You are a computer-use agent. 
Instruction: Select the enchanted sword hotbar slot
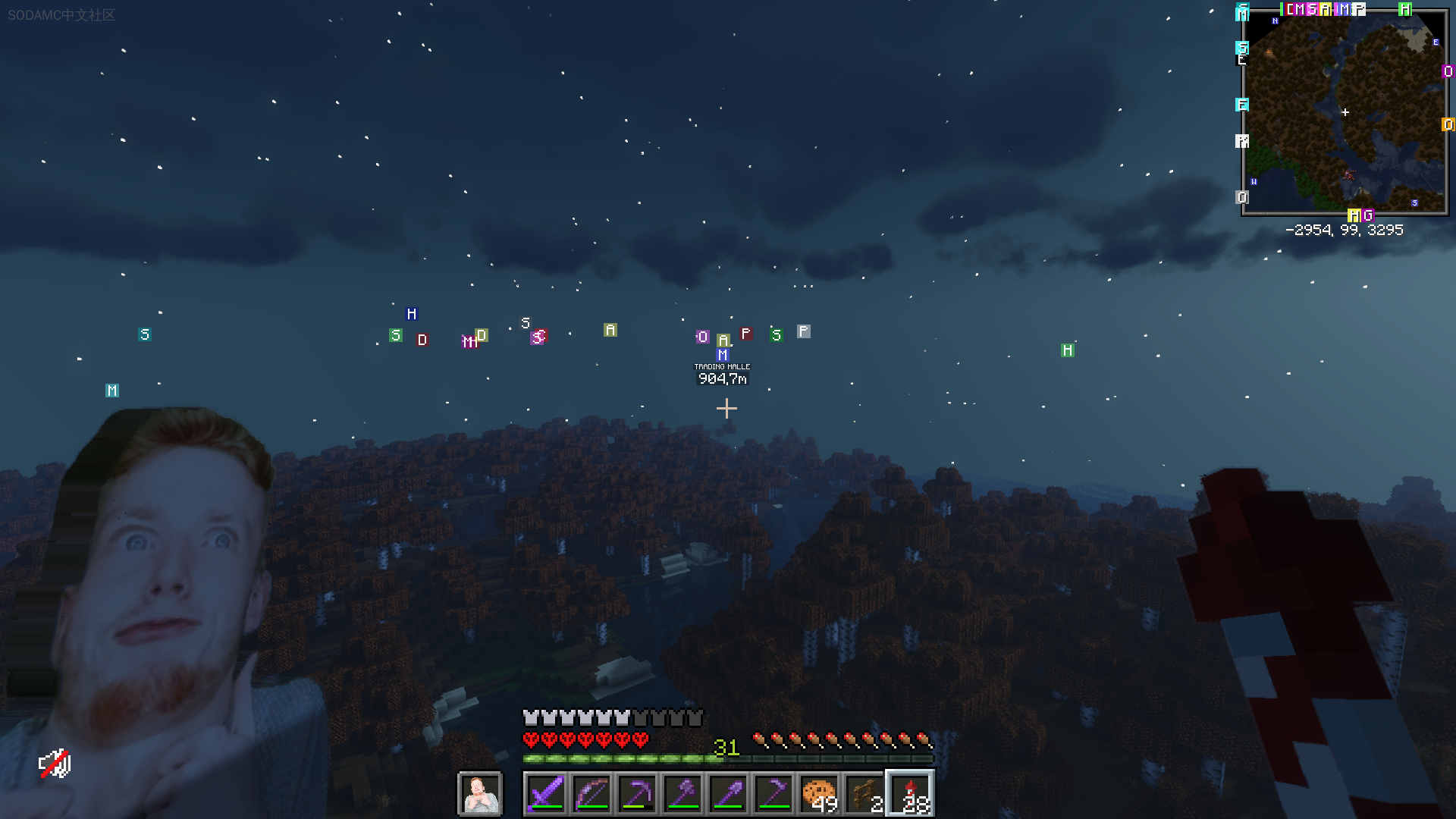(546, 794)
